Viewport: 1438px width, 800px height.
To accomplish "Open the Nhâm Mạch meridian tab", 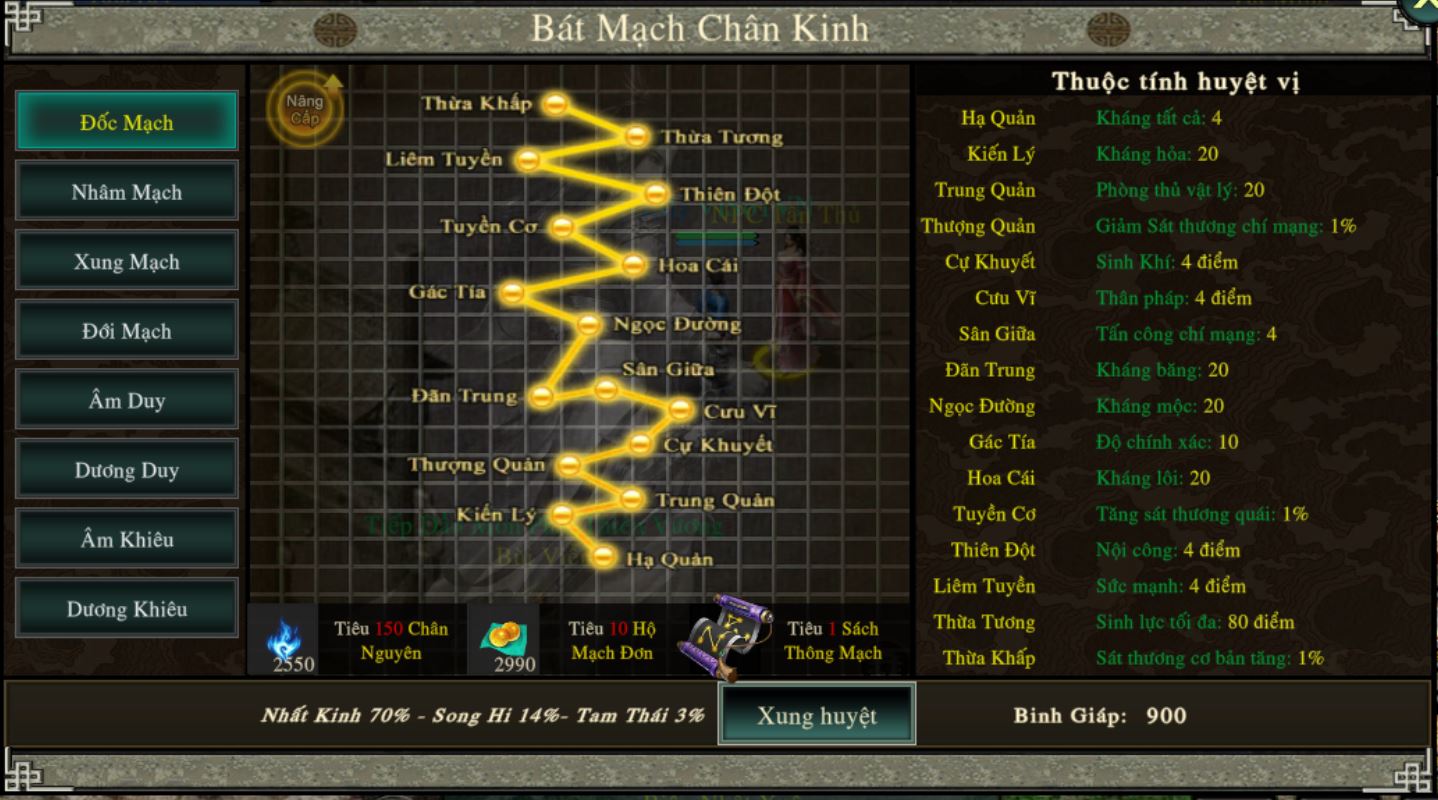I will point(127,192).
